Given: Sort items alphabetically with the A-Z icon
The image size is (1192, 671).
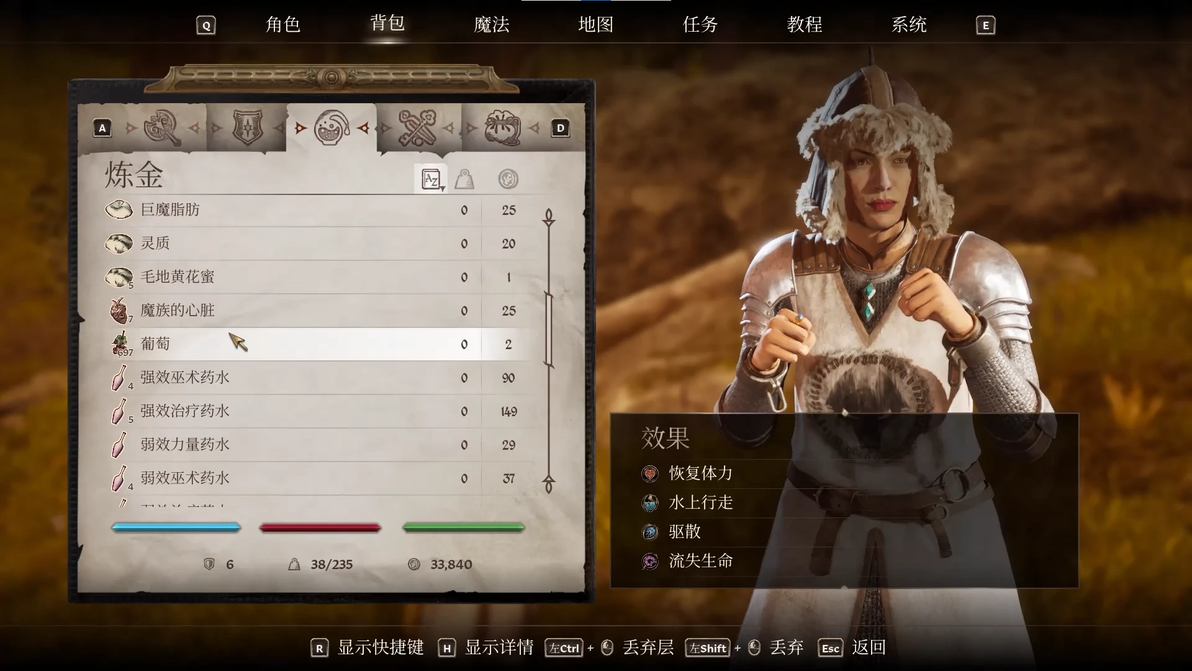Looking at the screenshot, I should (432, 179).
